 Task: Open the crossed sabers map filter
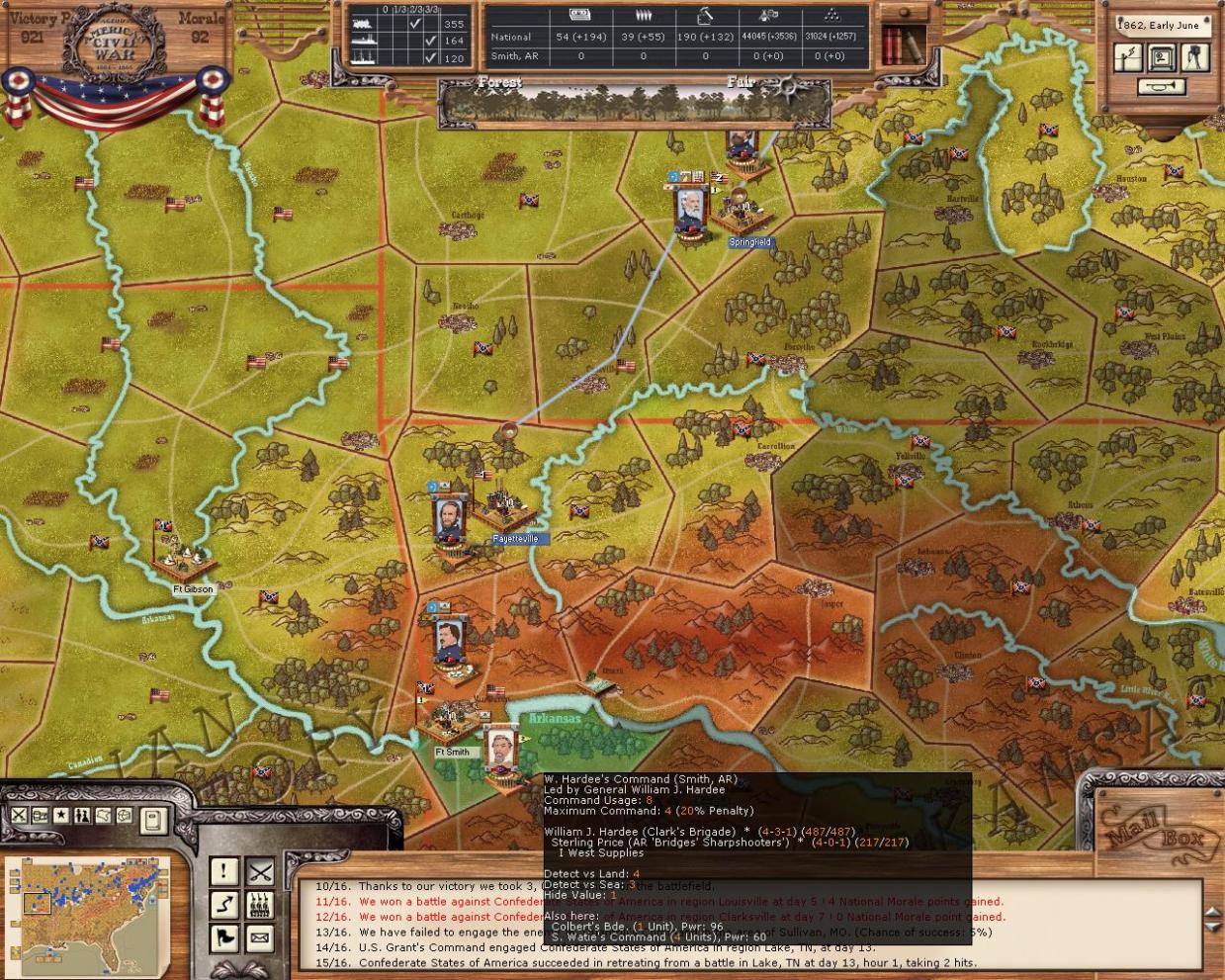(19, 816)
